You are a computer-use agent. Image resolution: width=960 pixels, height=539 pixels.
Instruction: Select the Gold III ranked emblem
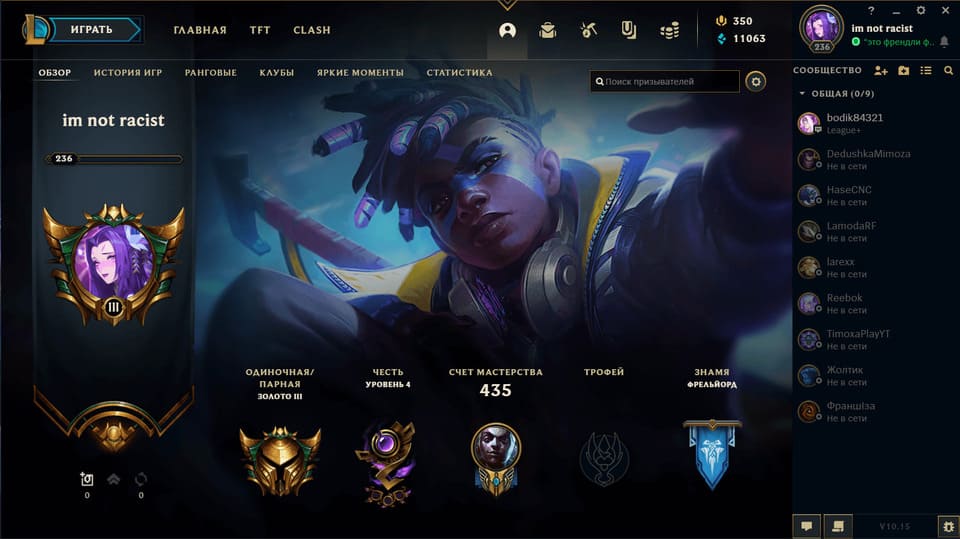pos(280,460)
